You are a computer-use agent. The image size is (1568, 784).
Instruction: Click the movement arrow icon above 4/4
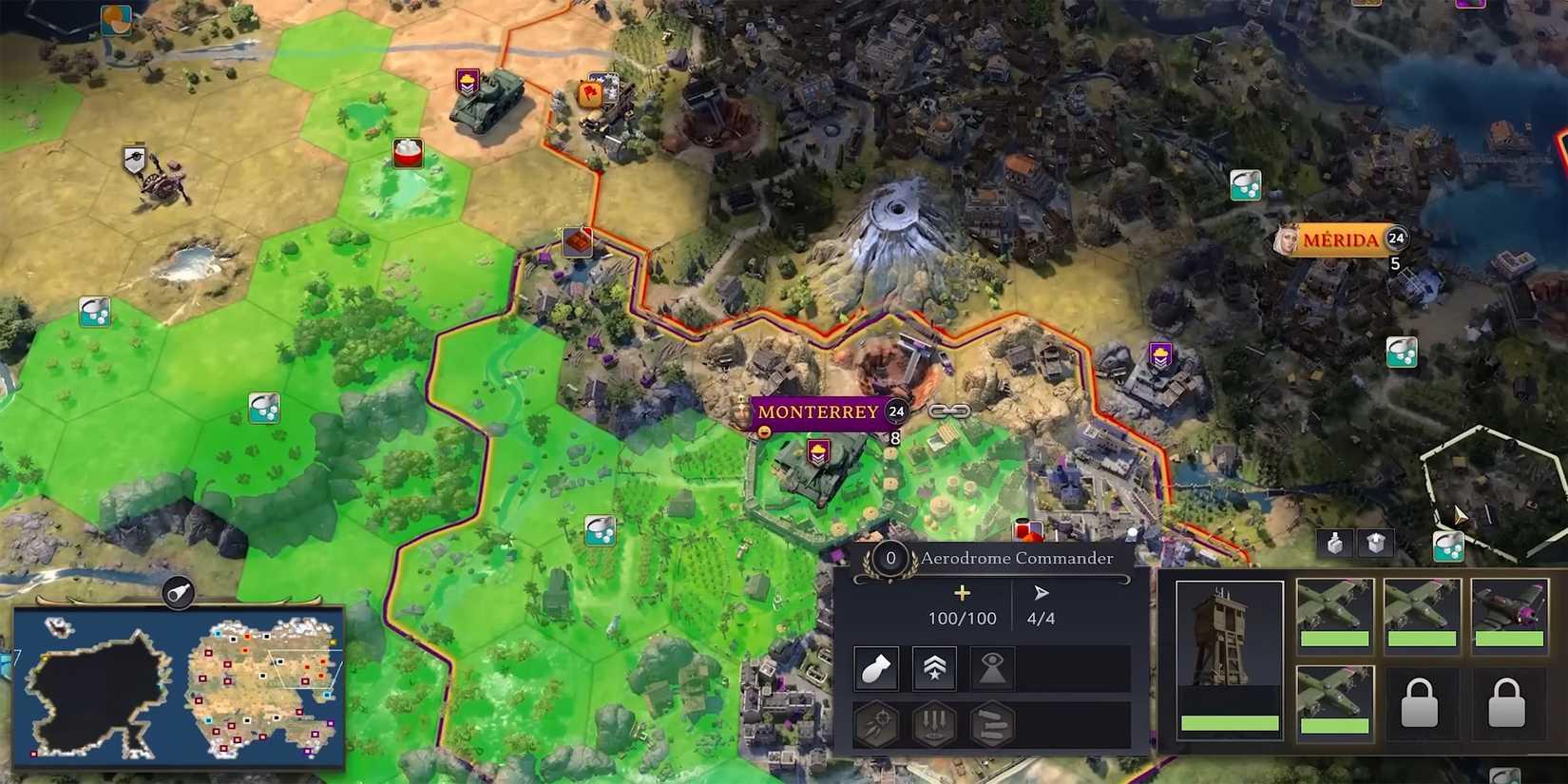point(1039,591)
